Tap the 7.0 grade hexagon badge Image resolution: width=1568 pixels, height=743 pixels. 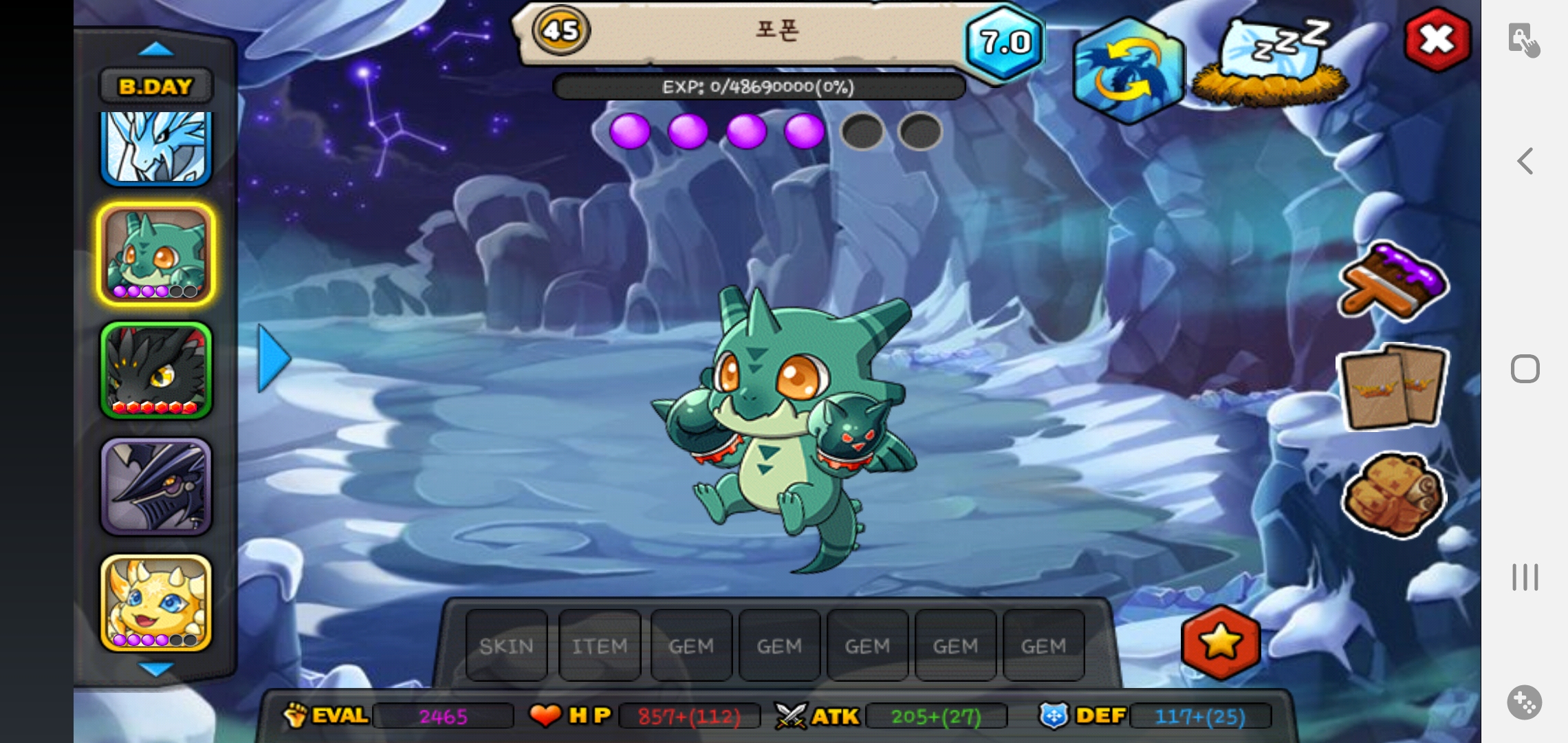pyautogui.click(x=1005, y=43)
